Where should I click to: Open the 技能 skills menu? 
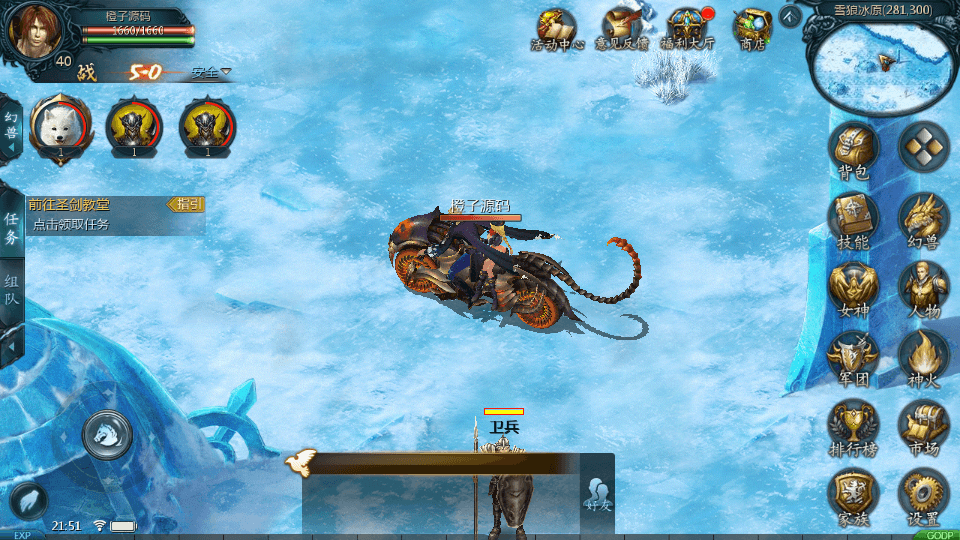click(x=853, y=219)
